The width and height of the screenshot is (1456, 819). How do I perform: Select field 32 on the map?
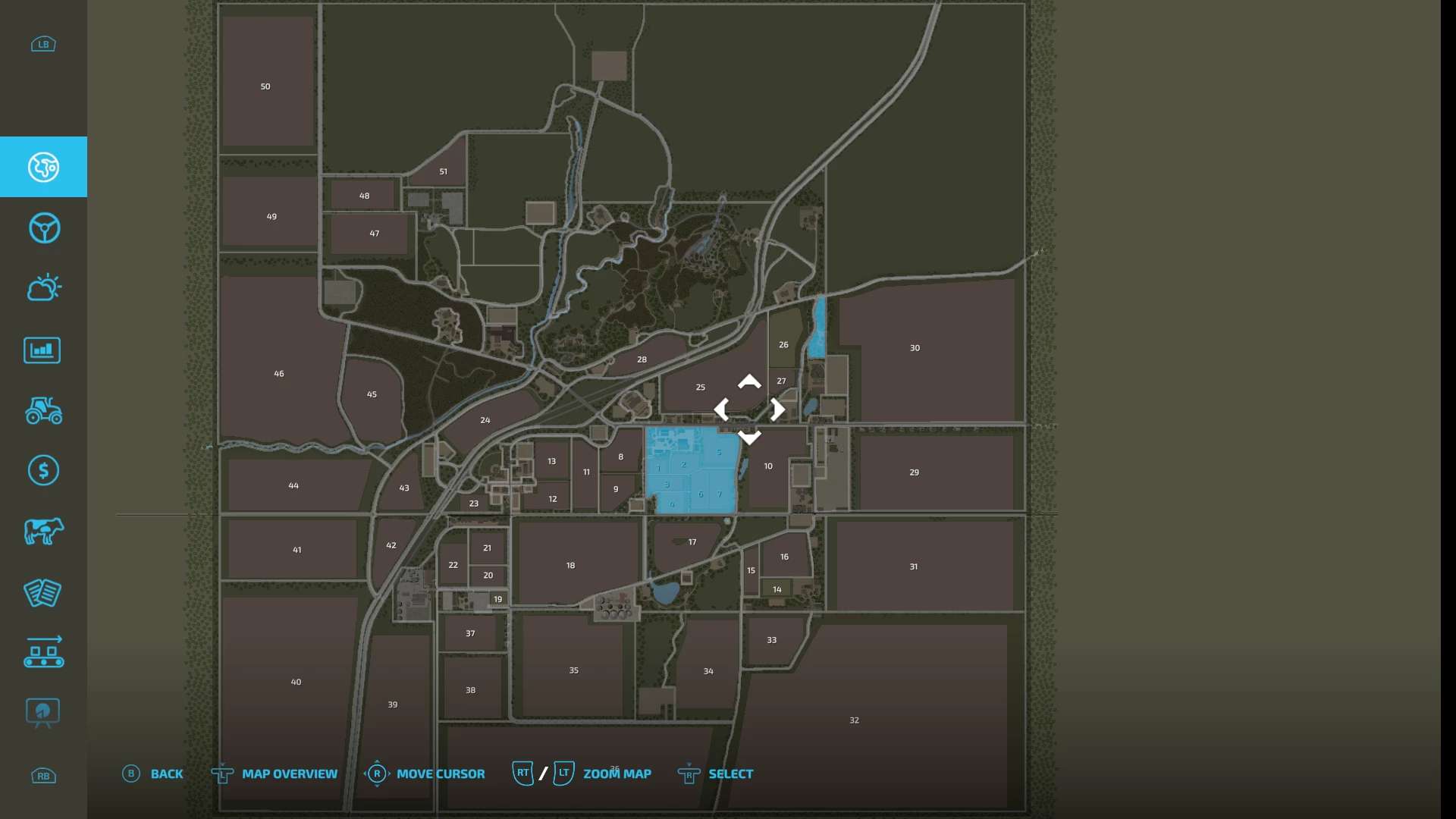(854, 720)
